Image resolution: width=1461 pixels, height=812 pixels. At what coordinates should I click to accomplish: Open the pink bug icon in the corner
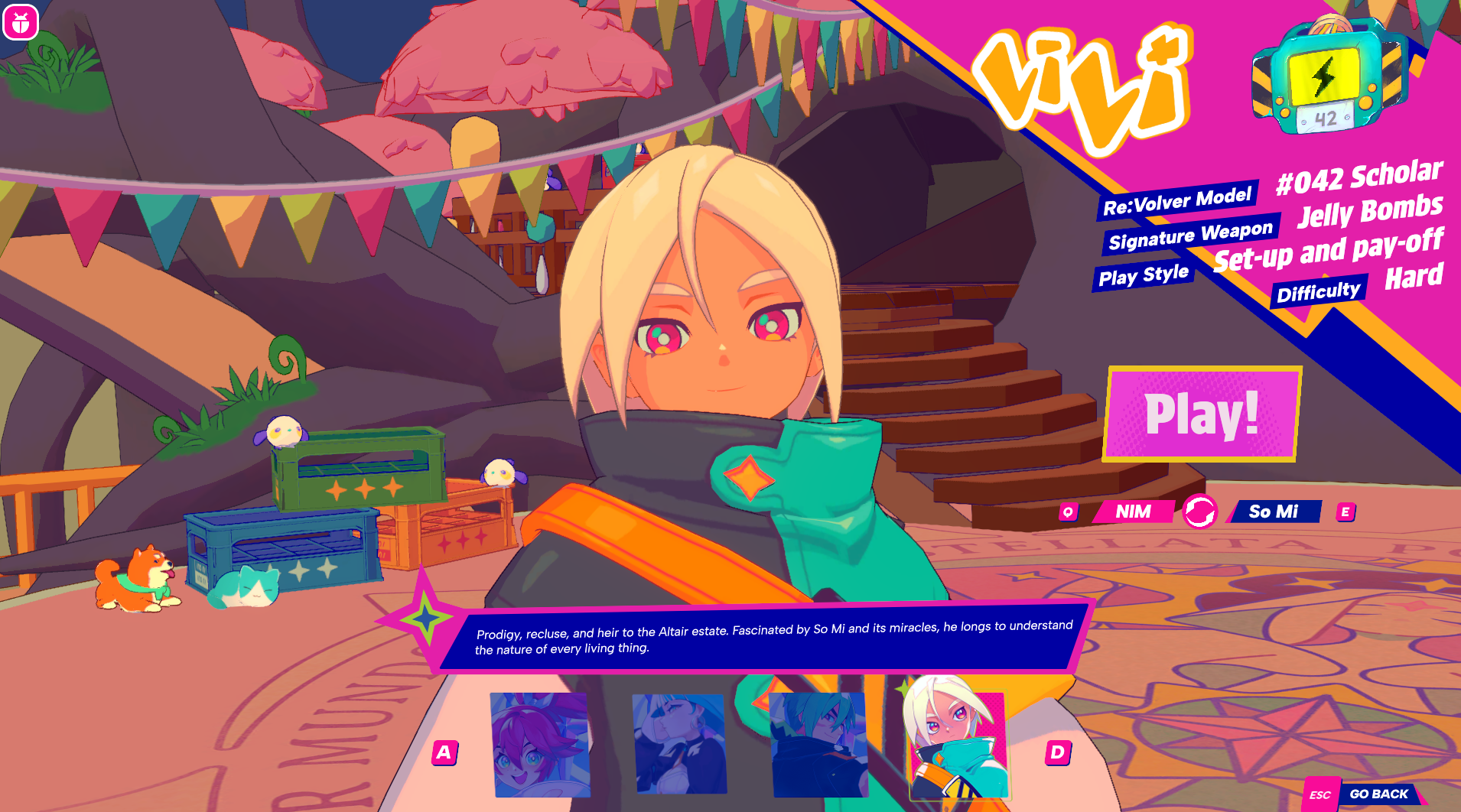(21, 23)
